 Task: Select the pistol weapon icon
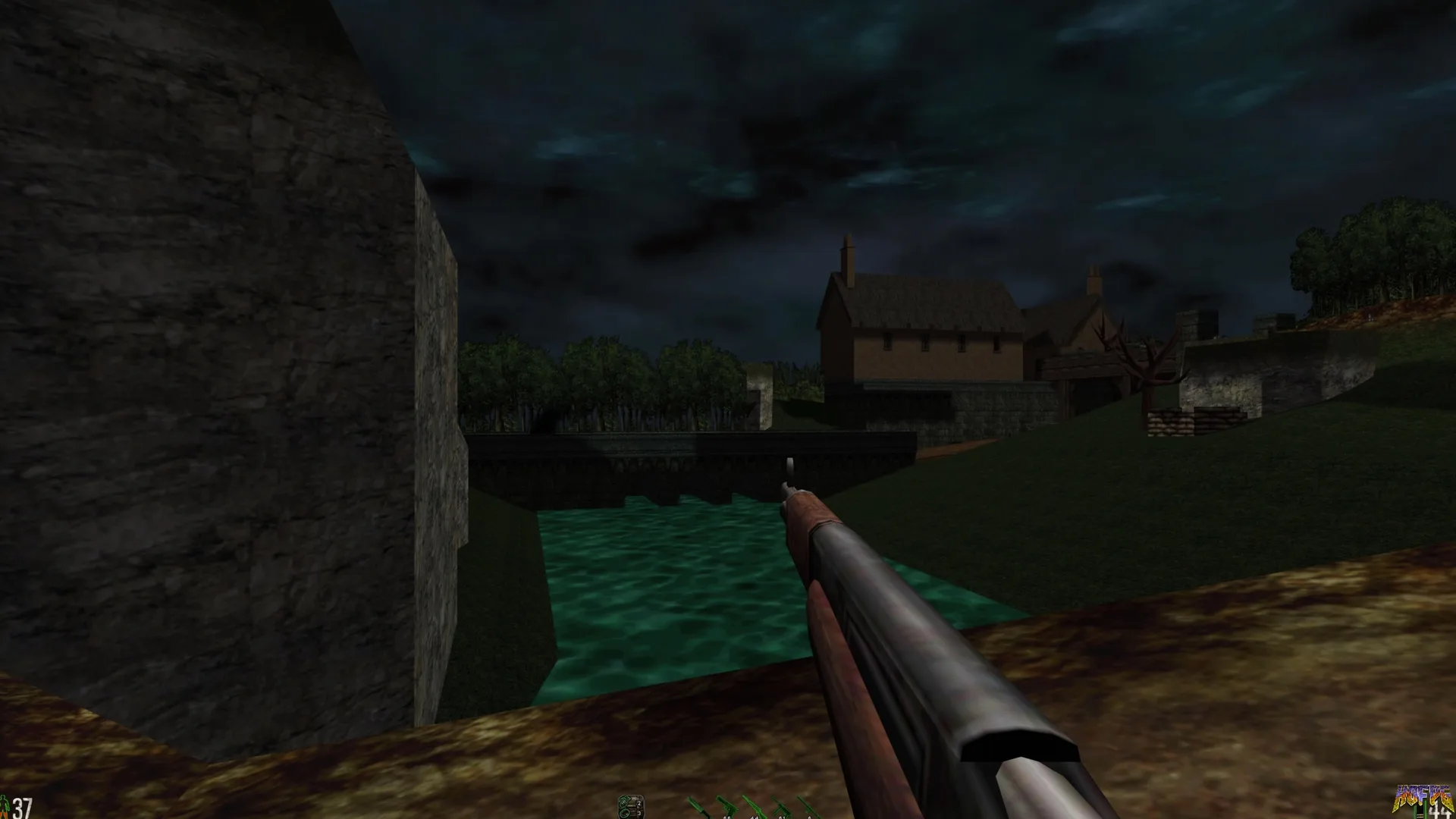(x=726, y=807)
